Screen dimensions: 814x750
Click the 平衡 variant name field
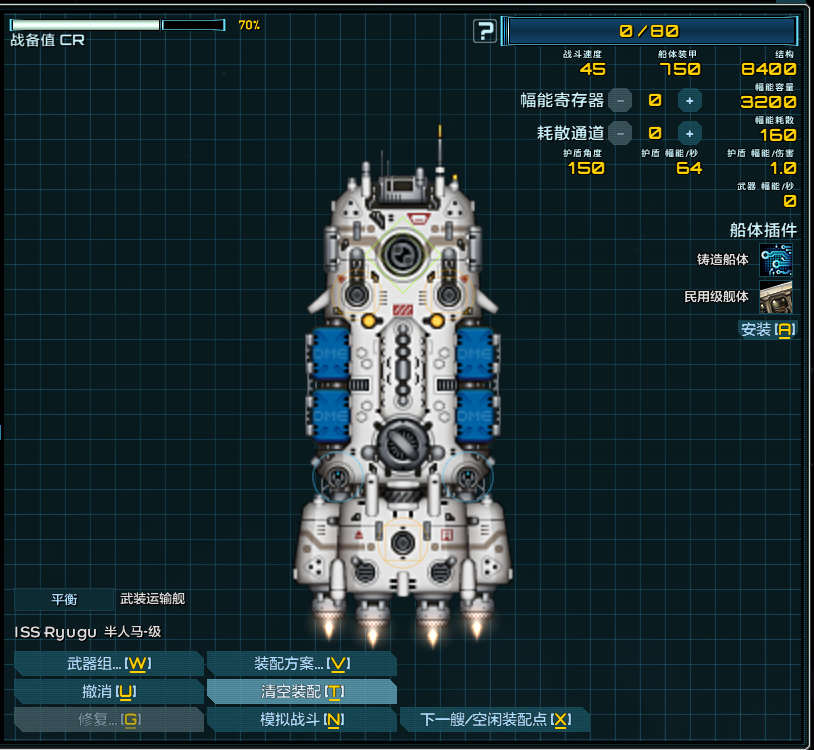(x=64, y=599)
